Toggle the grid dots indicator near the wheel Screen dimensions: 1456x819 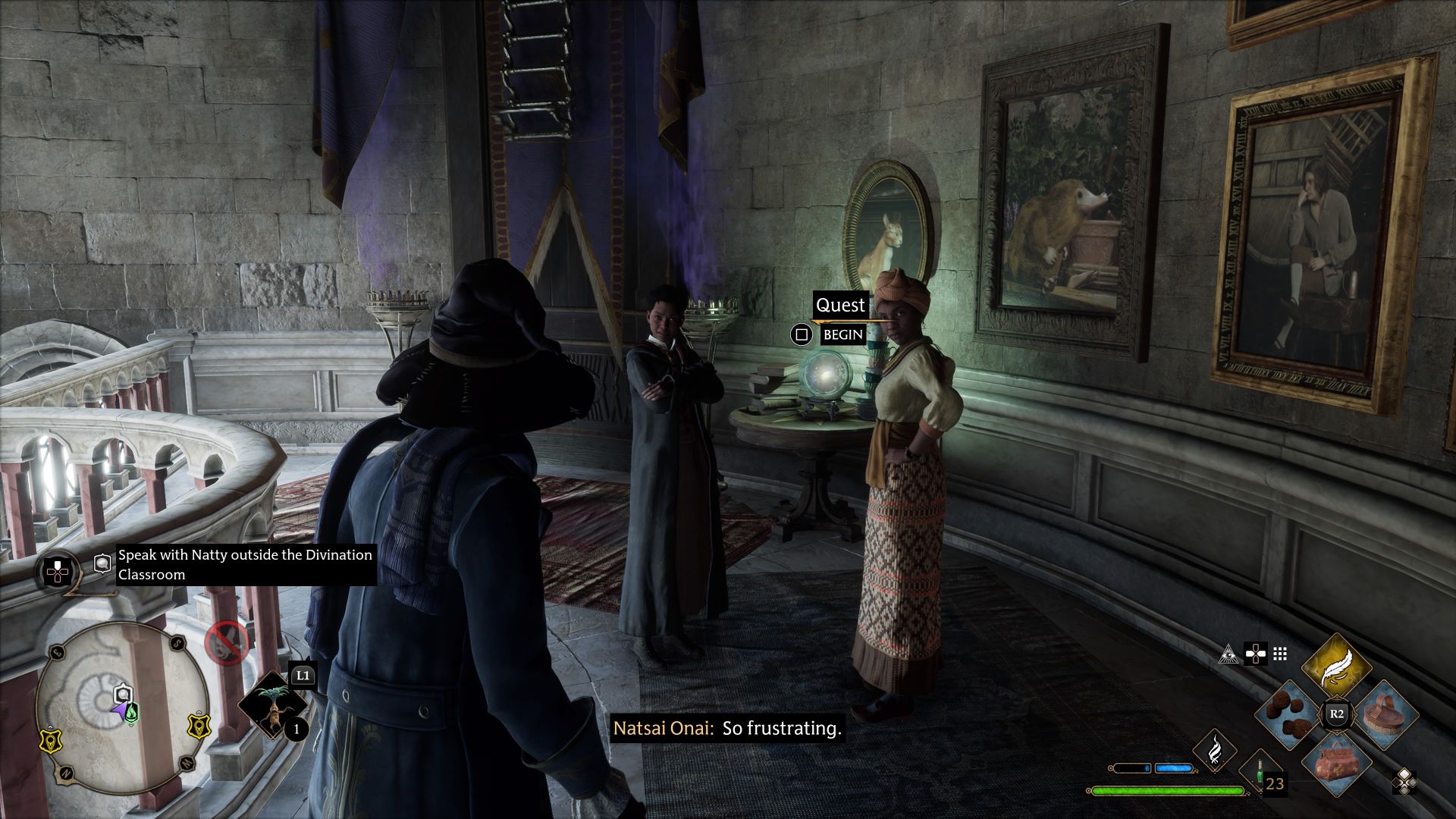[x=1279, y=653]
